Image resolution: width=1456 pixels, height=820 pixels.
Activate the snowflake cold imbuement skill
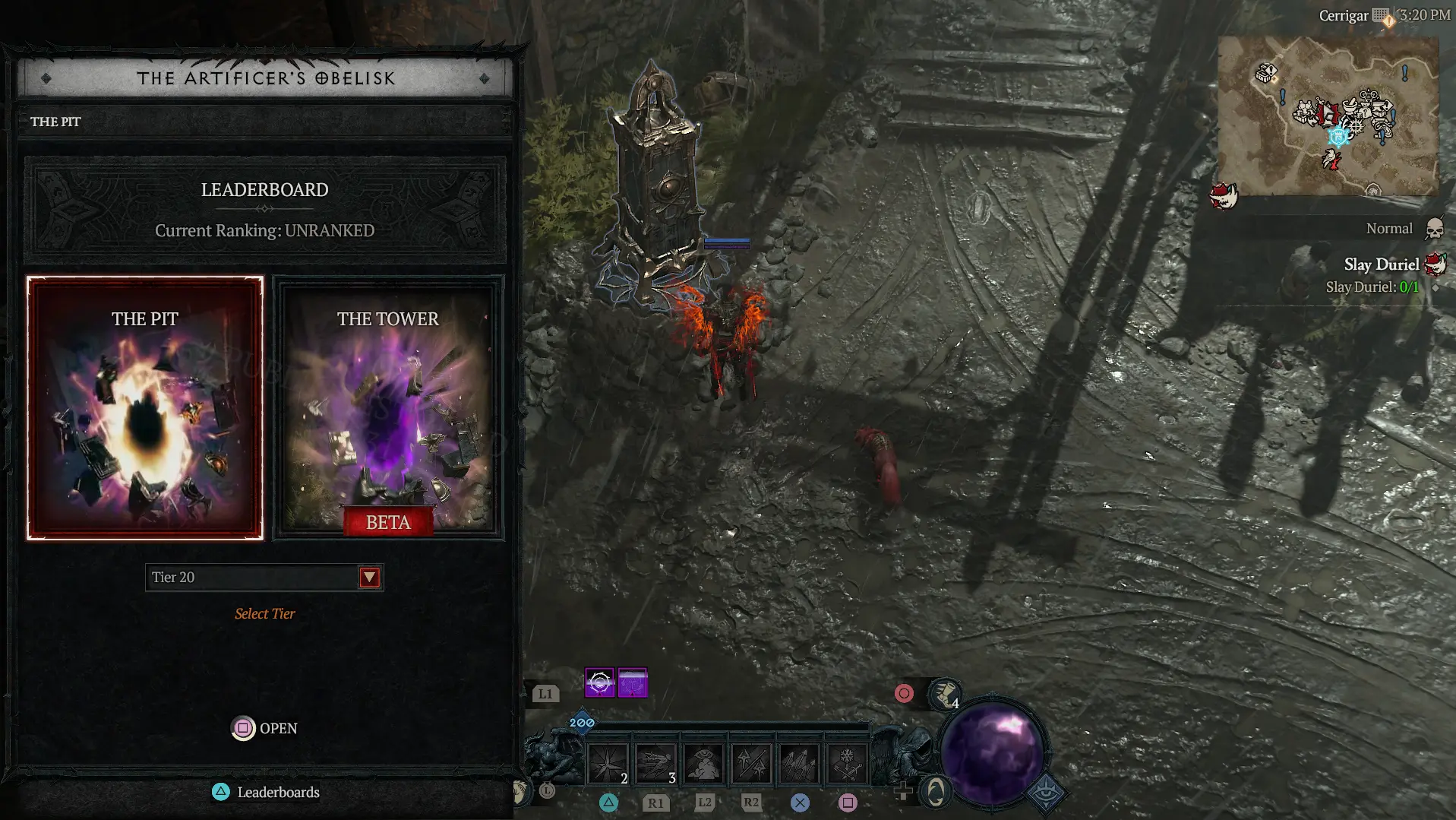pos(846,764)
